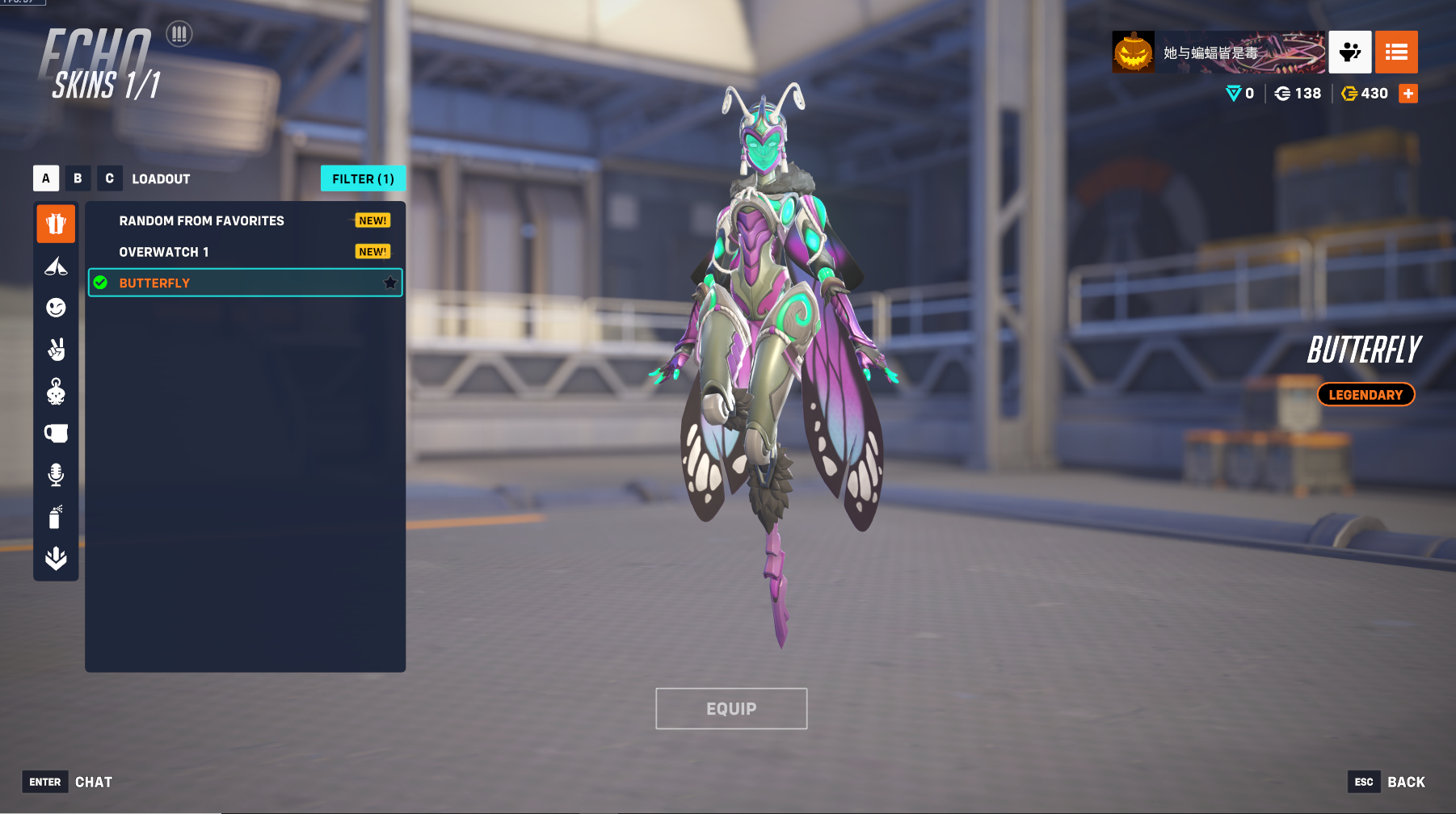This screenshot has height=814, width=1456.
Task: Open the spray can Sprays category
Action: pos(56,517)
